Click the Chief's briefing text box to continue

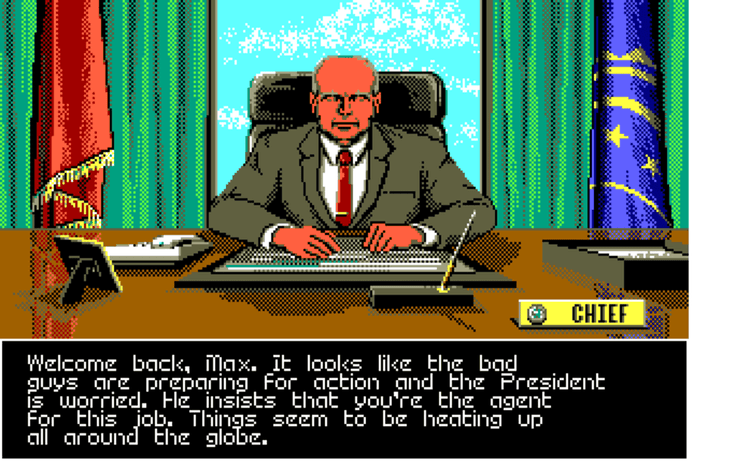click(343, 399)
